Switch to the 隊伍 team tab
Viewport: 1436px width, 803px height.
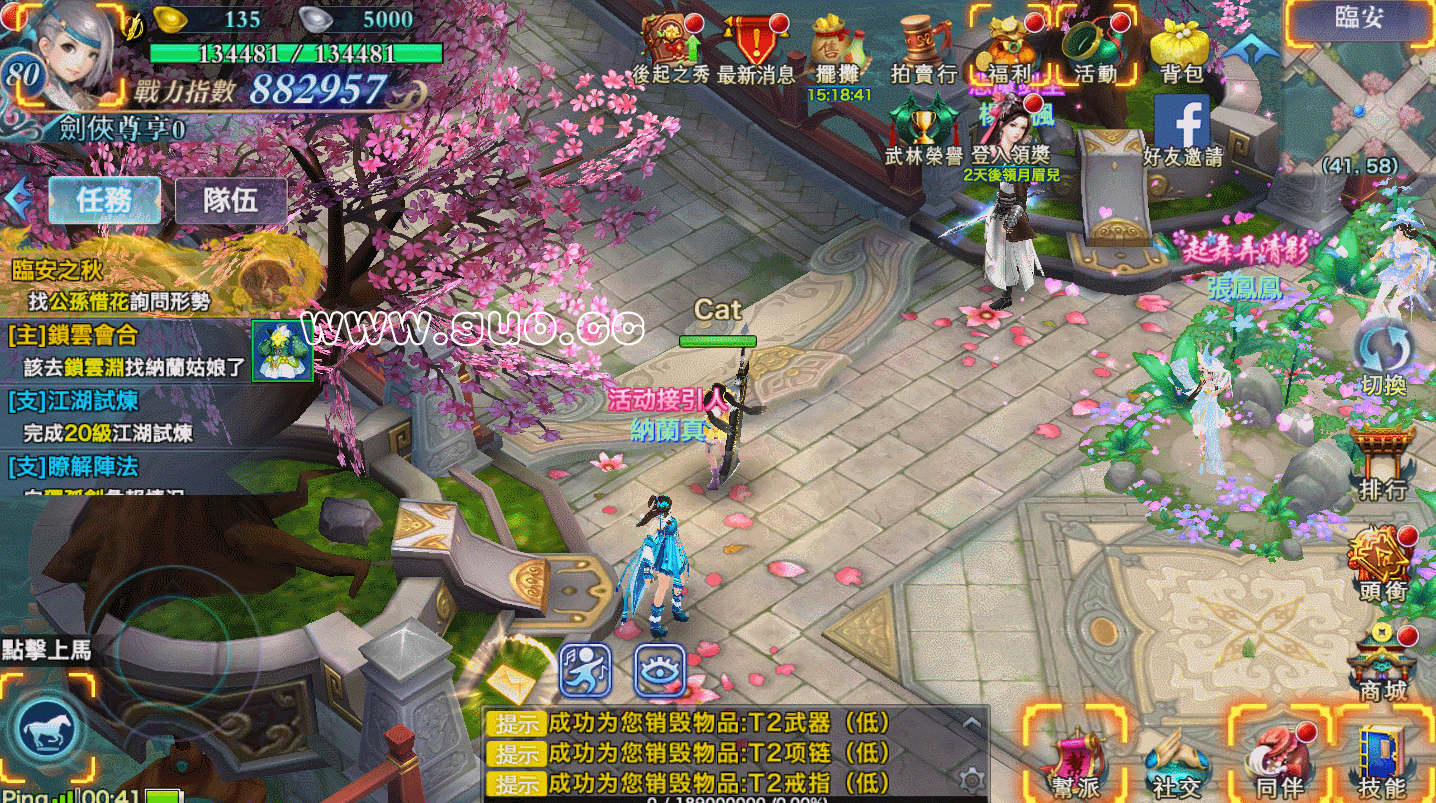(230, 200)
